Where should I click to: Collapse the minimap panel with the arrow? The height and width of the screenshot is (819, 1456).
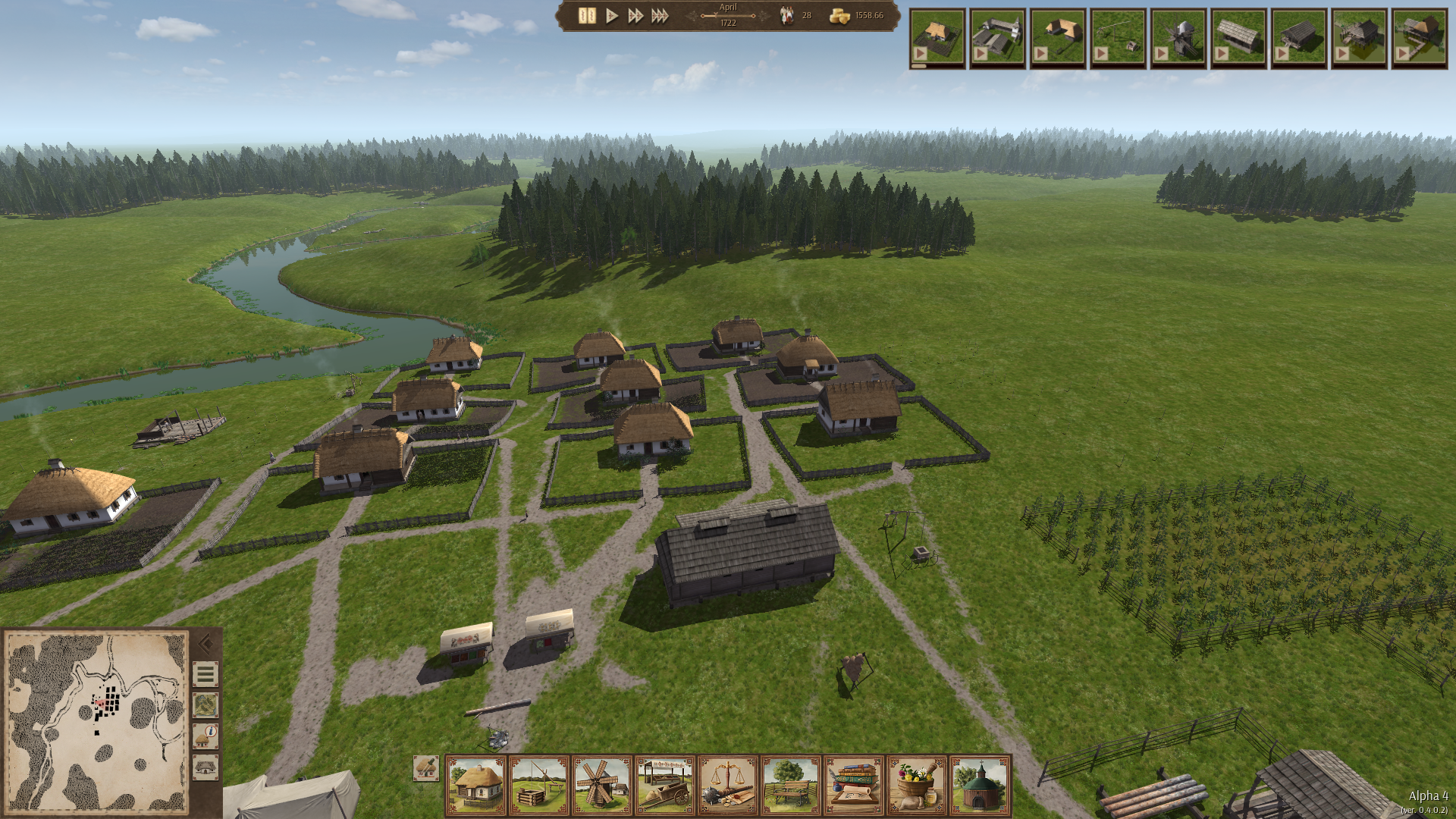point(206,645)
